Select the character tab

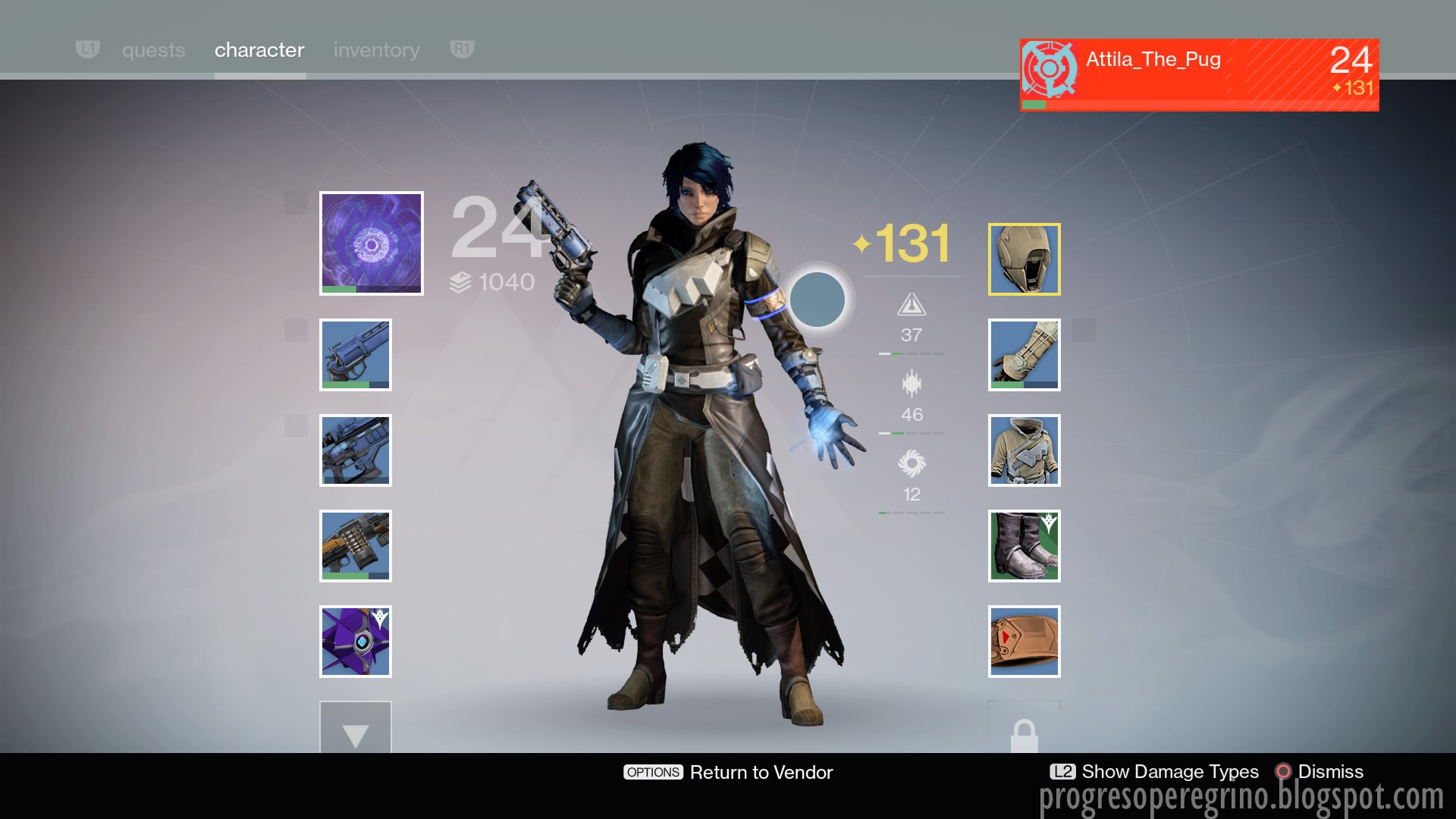point(259,50)
